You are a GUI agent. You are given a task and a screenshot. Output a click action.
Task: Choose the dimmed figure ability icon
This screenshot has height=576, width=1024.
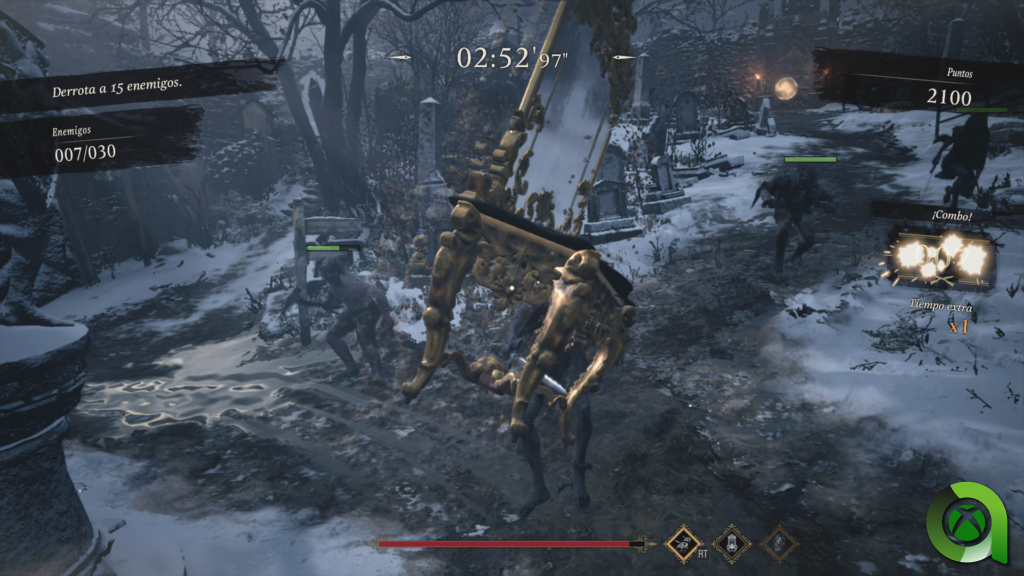point(779,543)
